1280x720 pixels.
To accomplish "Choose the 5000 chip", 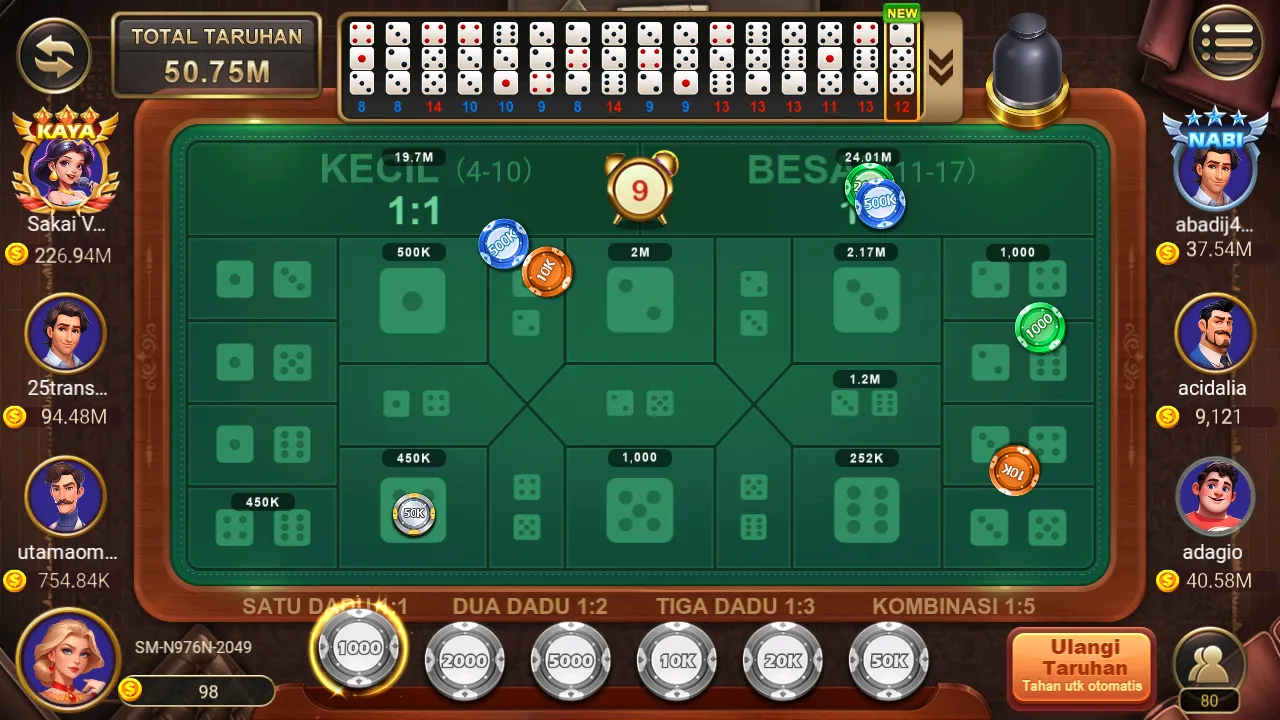I will click(571, 660).
